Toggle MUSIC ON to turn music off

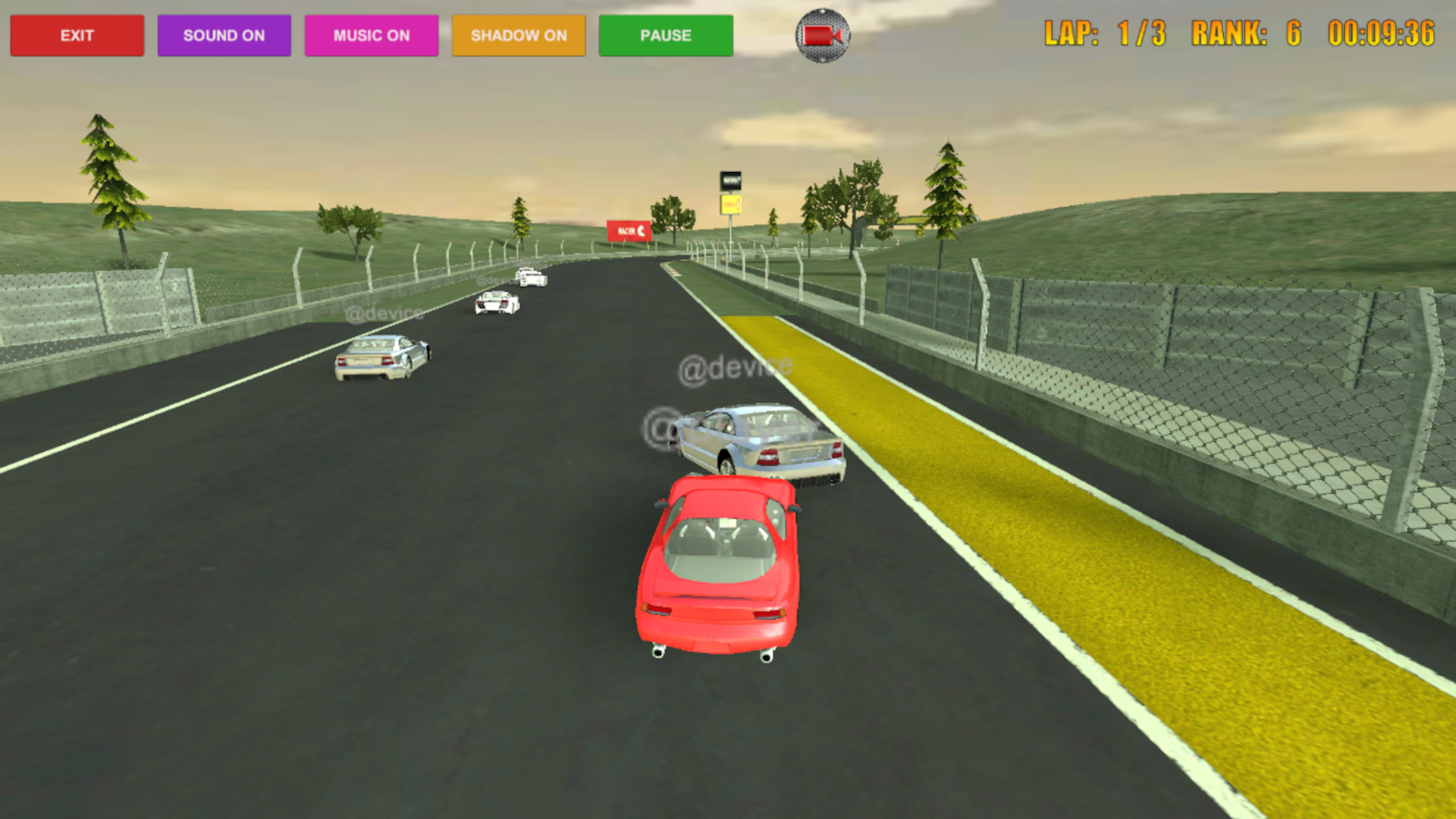[371, 35]
